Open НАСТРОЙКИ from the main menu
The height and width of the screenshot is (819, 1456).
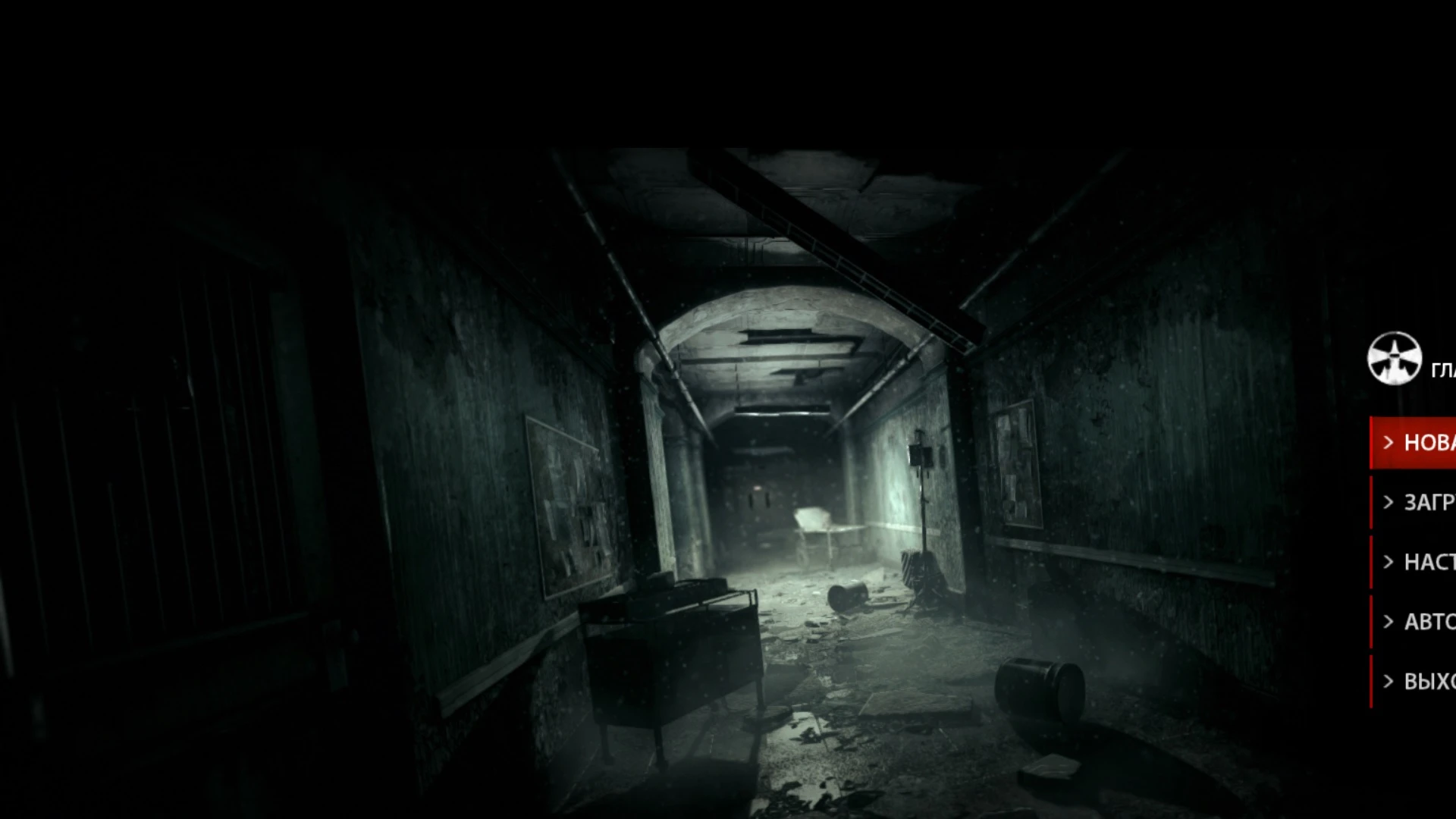(x=1429, y=562)
